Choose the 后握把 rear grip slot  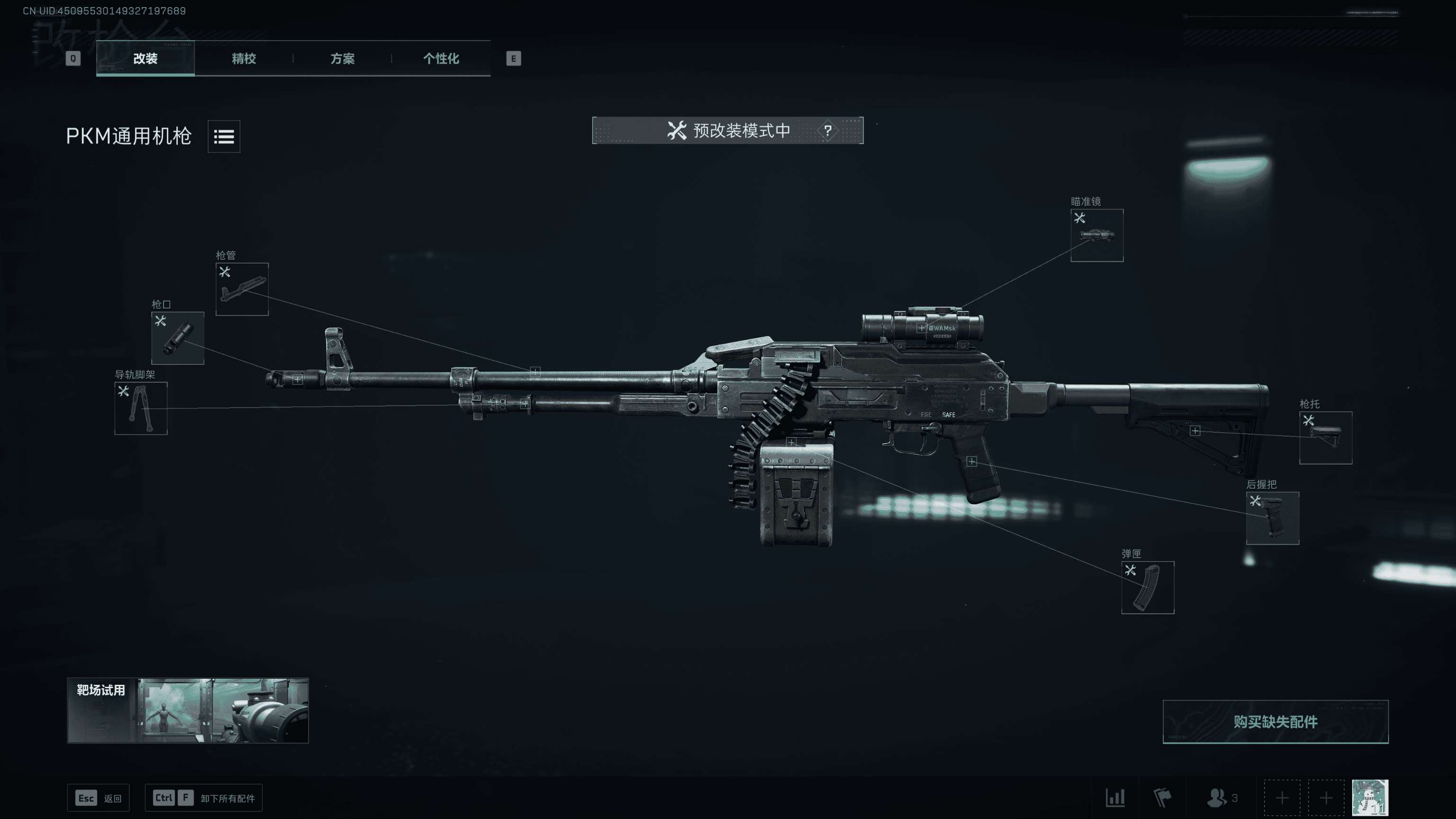tap(1272, 518)
